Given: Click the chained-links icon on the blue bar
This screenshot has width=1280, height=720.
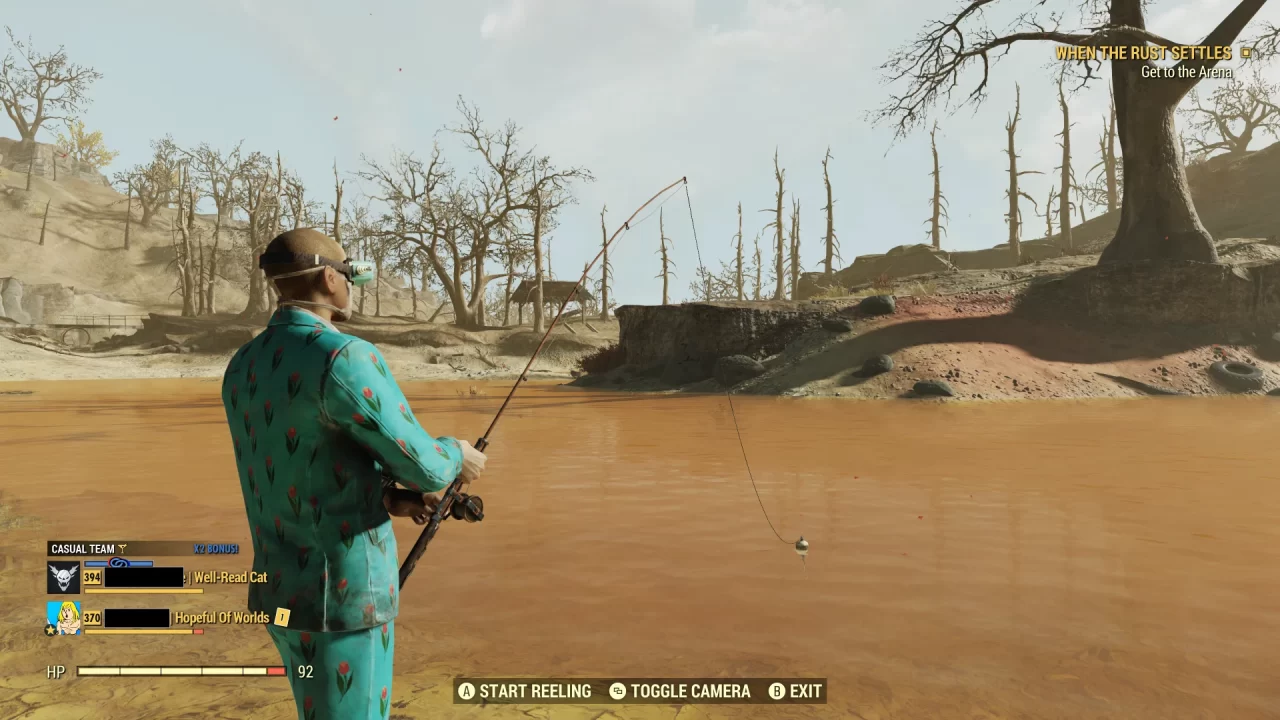Looking at the screenshot, I should click(119, 563).
